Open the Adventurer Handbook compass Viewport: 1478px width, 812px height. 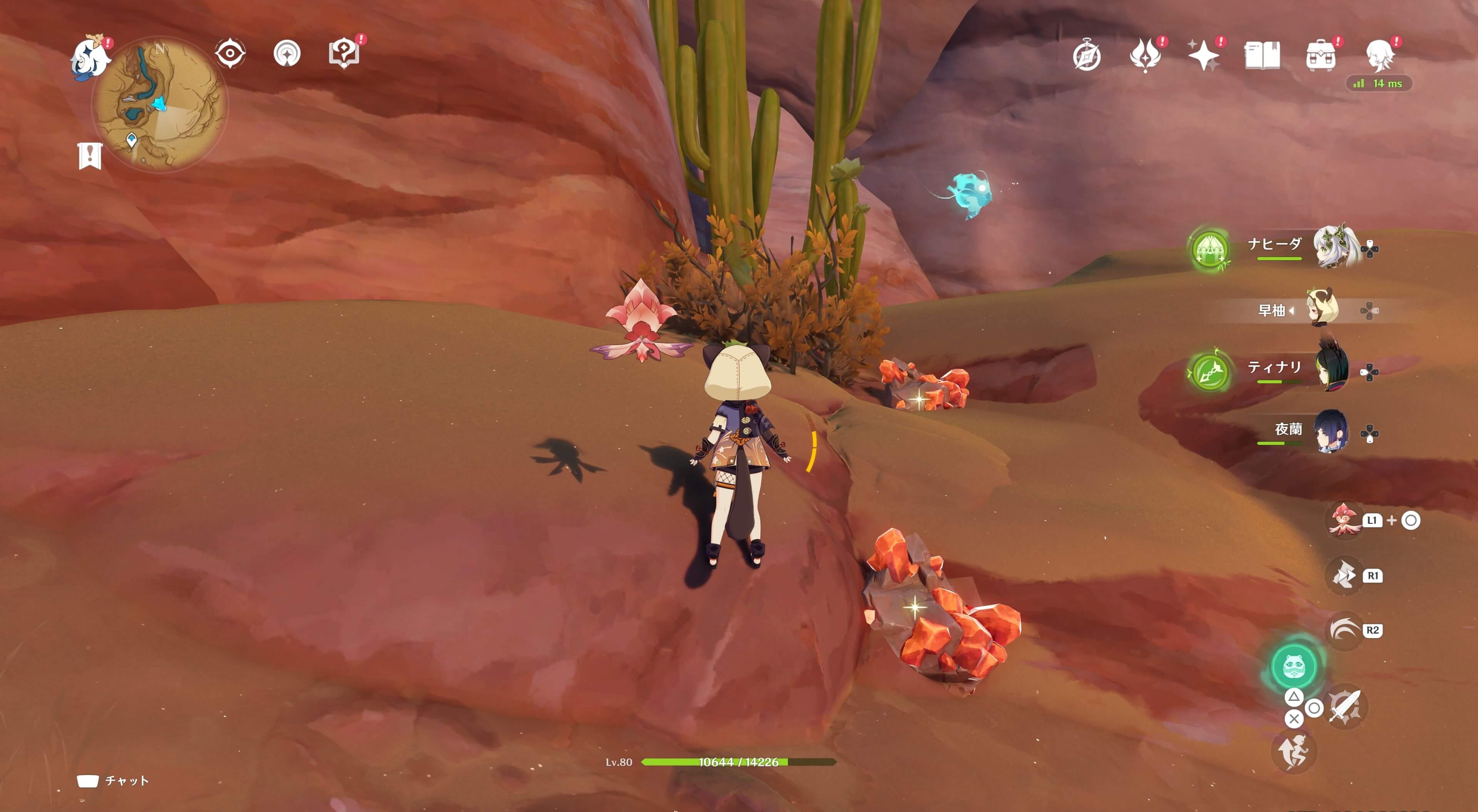[1087, 56]
